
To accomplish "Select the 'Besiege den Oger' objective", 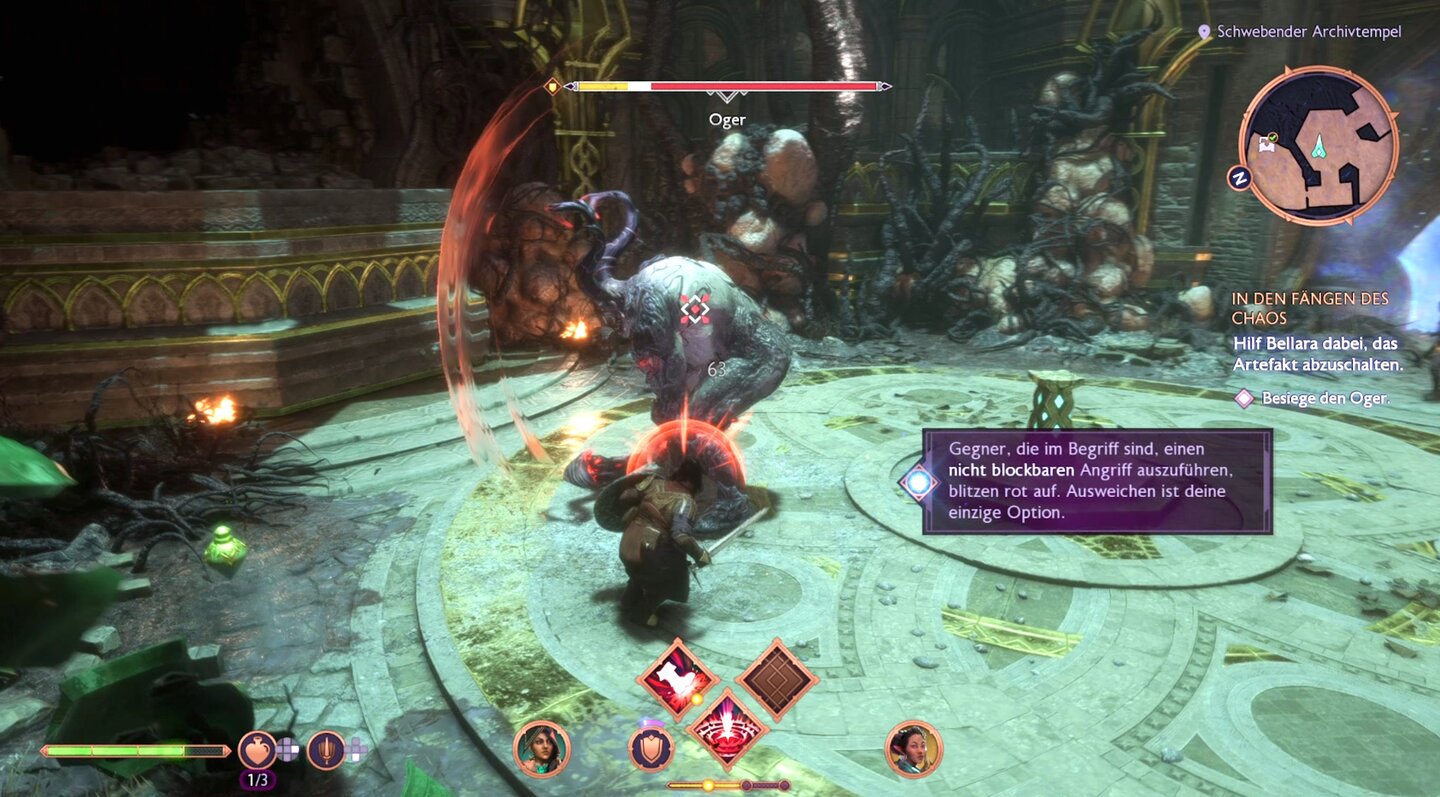I will 1325,398.
